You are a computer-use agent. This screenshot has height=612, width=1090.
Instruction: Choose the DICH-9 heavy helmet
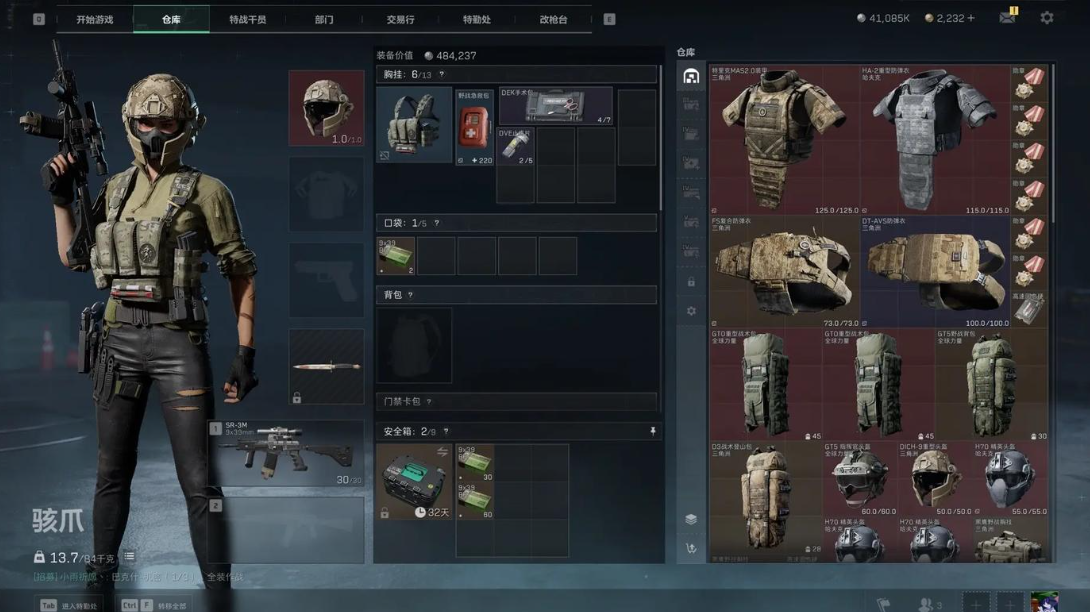935,479
